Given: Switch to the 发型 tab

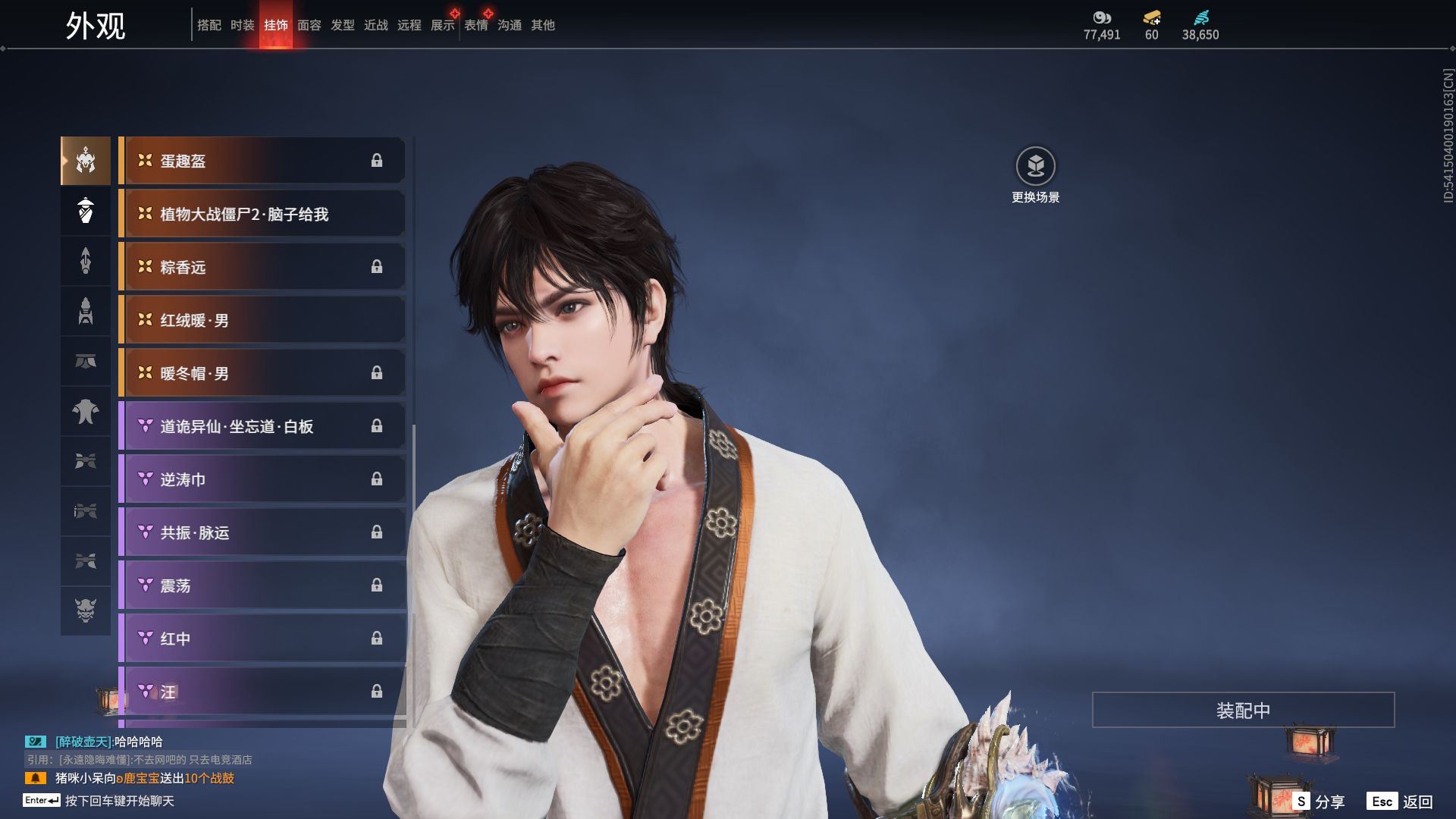Looking at the screenshot, I should 342,25.
